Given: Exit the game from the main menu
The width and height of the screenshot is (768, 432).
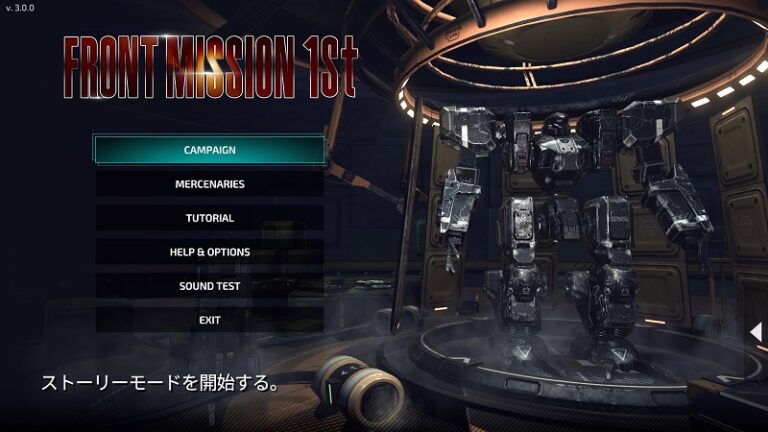Looking at the screenshot, I should coord(210,320).
